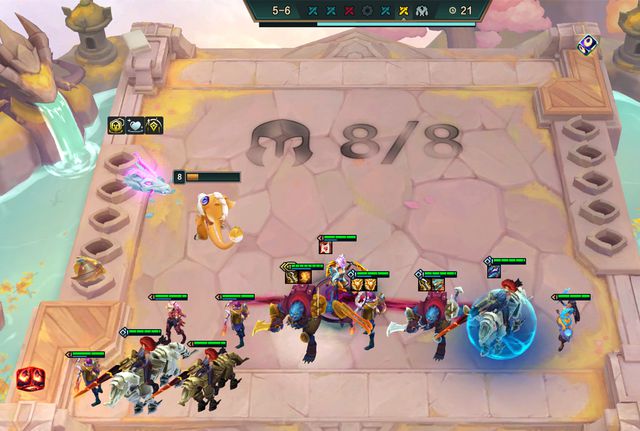Click the red crossed-swords round marker

click(349, 10)
